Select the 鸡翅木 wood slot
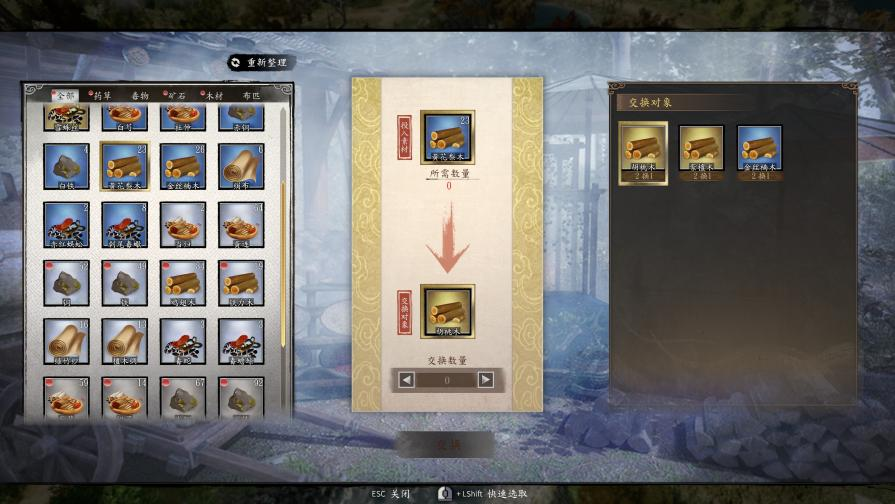Viewport: 895px width, 504px height. pos(183,284)
